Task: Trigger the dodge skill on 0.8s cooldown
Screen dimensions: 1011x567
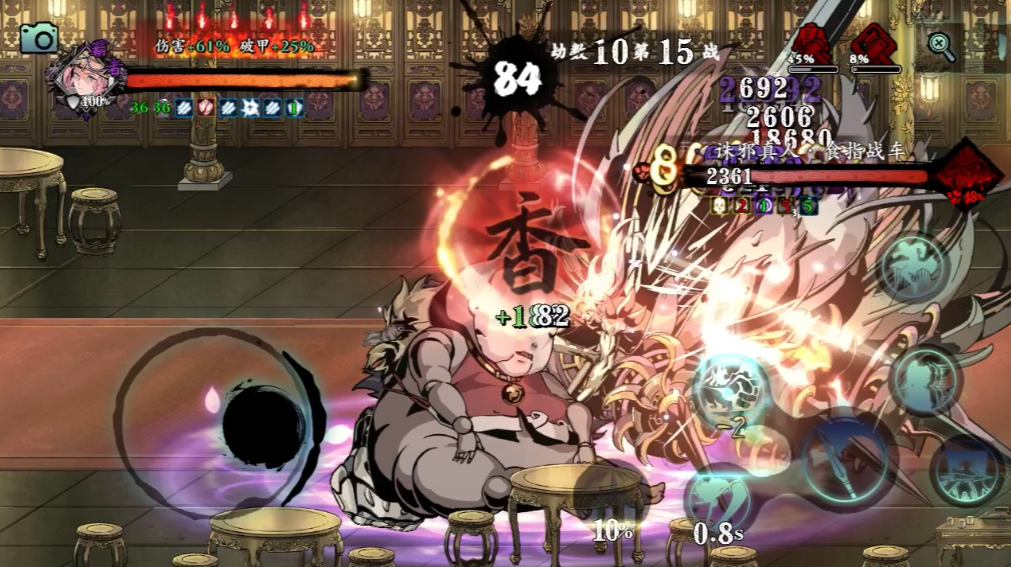Action: [719, 495]
